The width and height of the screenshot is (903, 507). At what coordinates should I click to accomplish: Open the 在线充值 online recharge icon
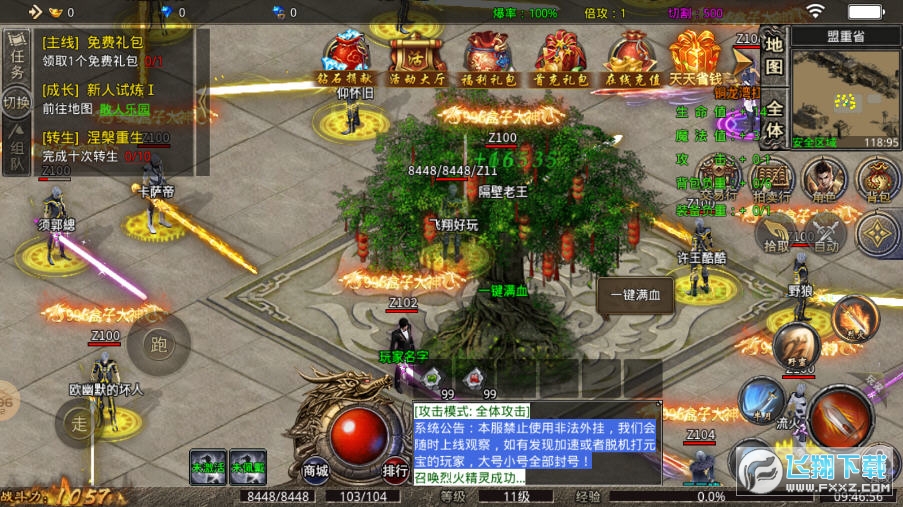click(629, 56)
